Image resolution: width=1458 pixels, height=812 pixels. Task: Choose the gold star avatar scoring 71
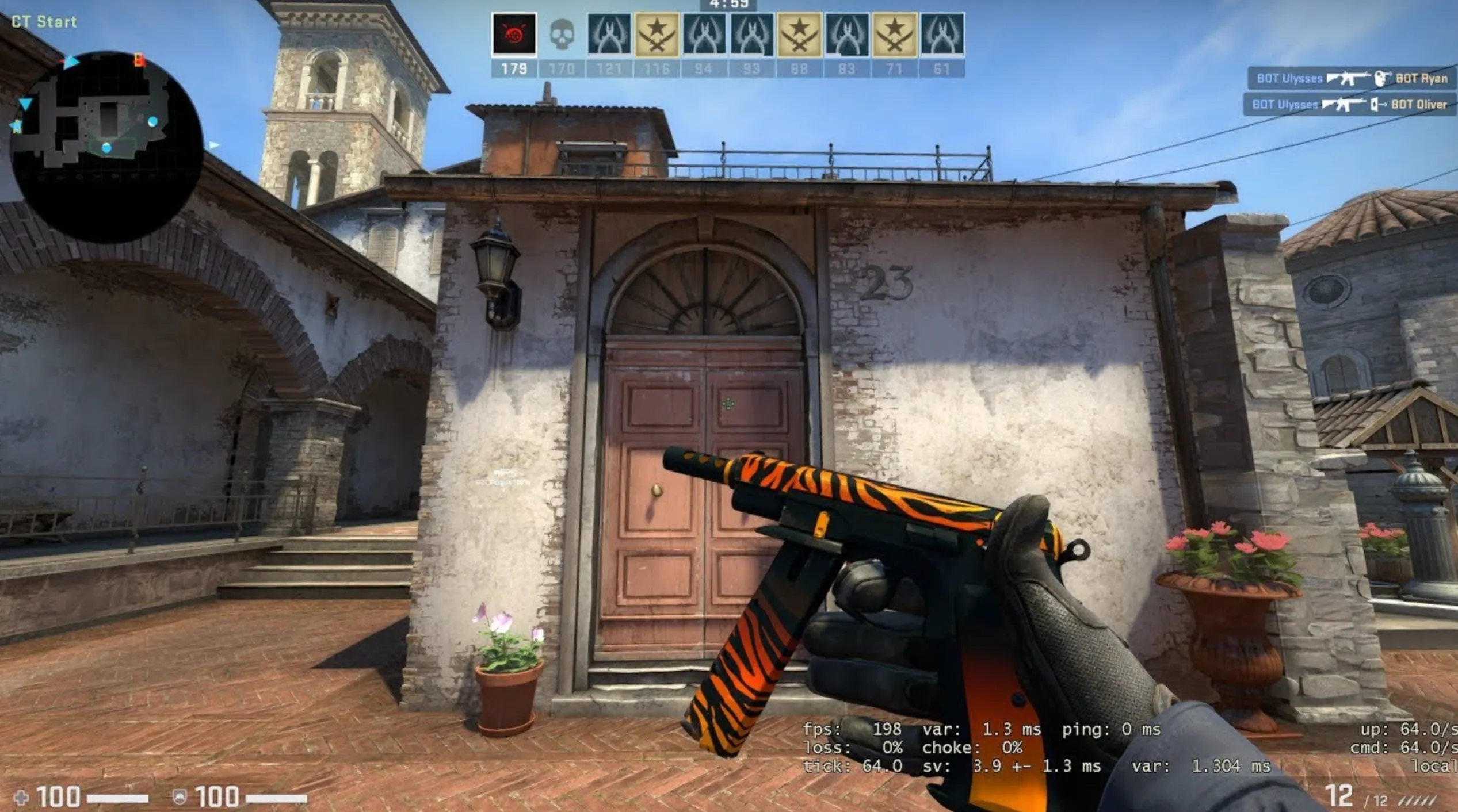click(x=894, y=35)
